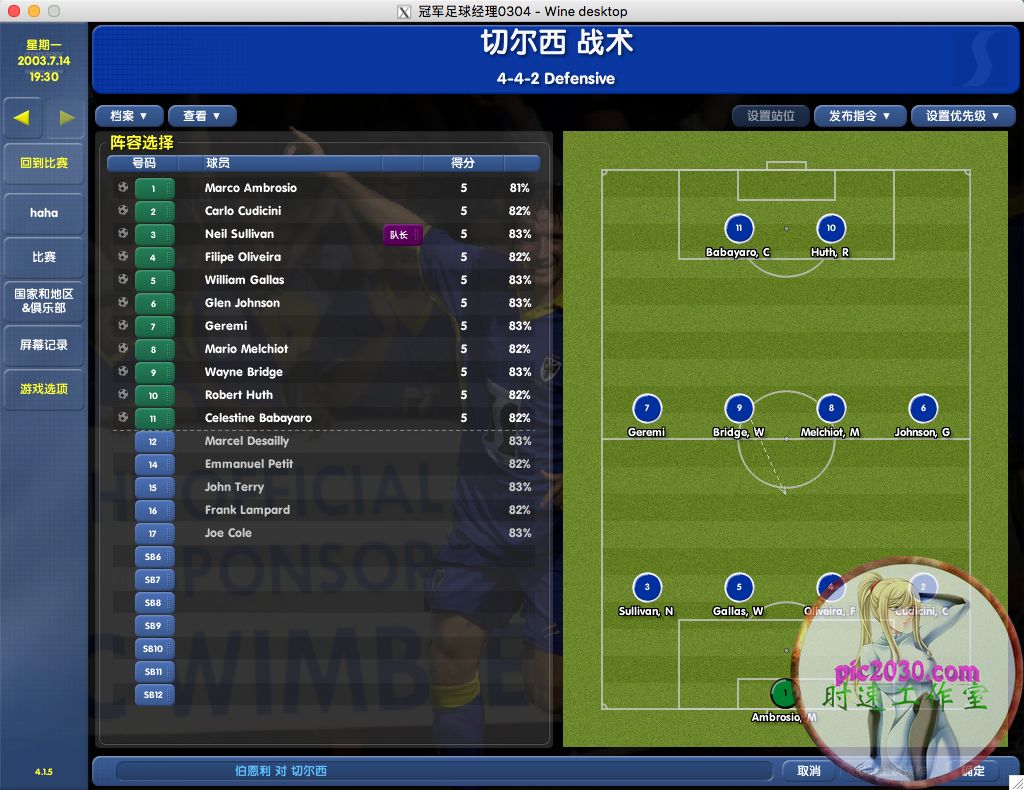
Task: Open the 档案 dropdown menu
Action: pyautogui.click(x=128, y=116)
